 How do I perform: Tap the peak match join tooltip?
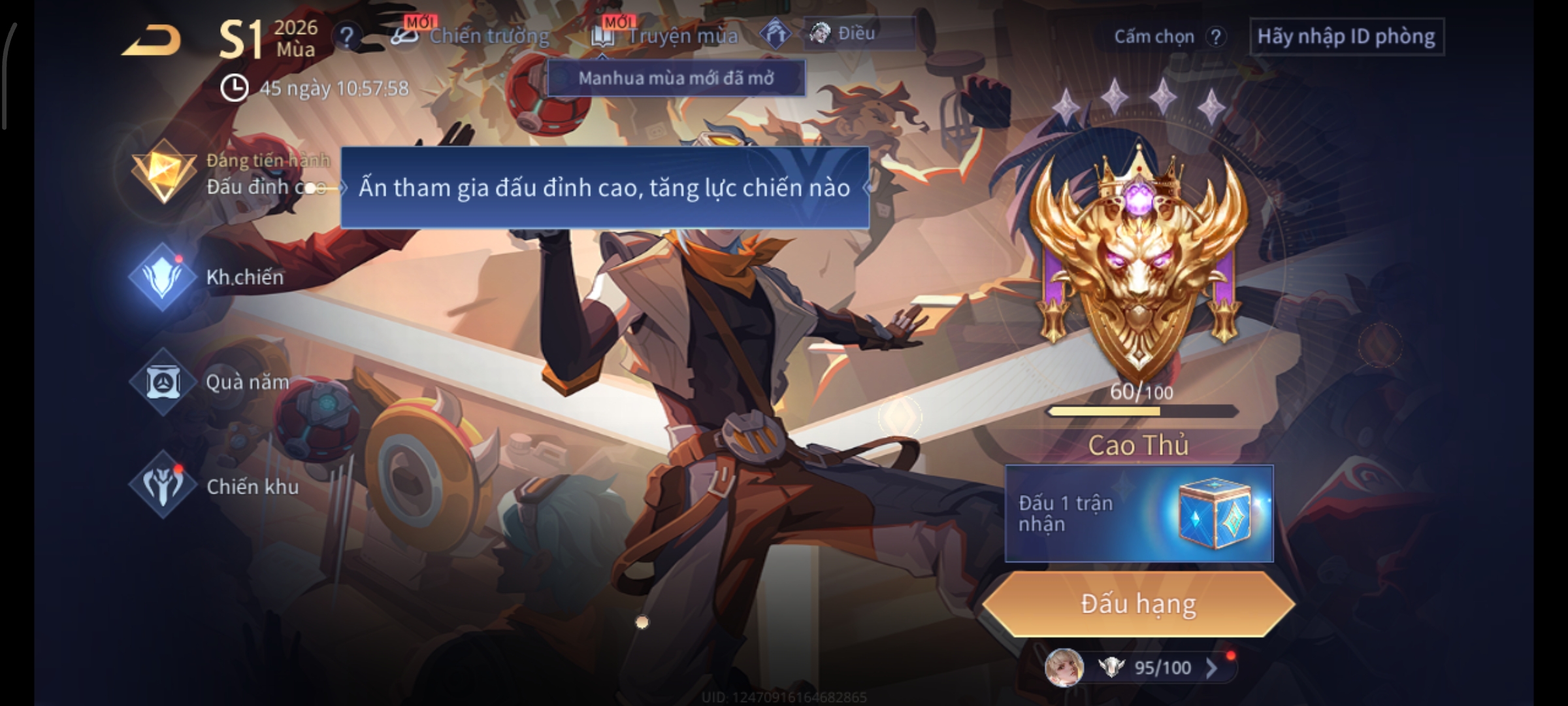coord(604,188)
